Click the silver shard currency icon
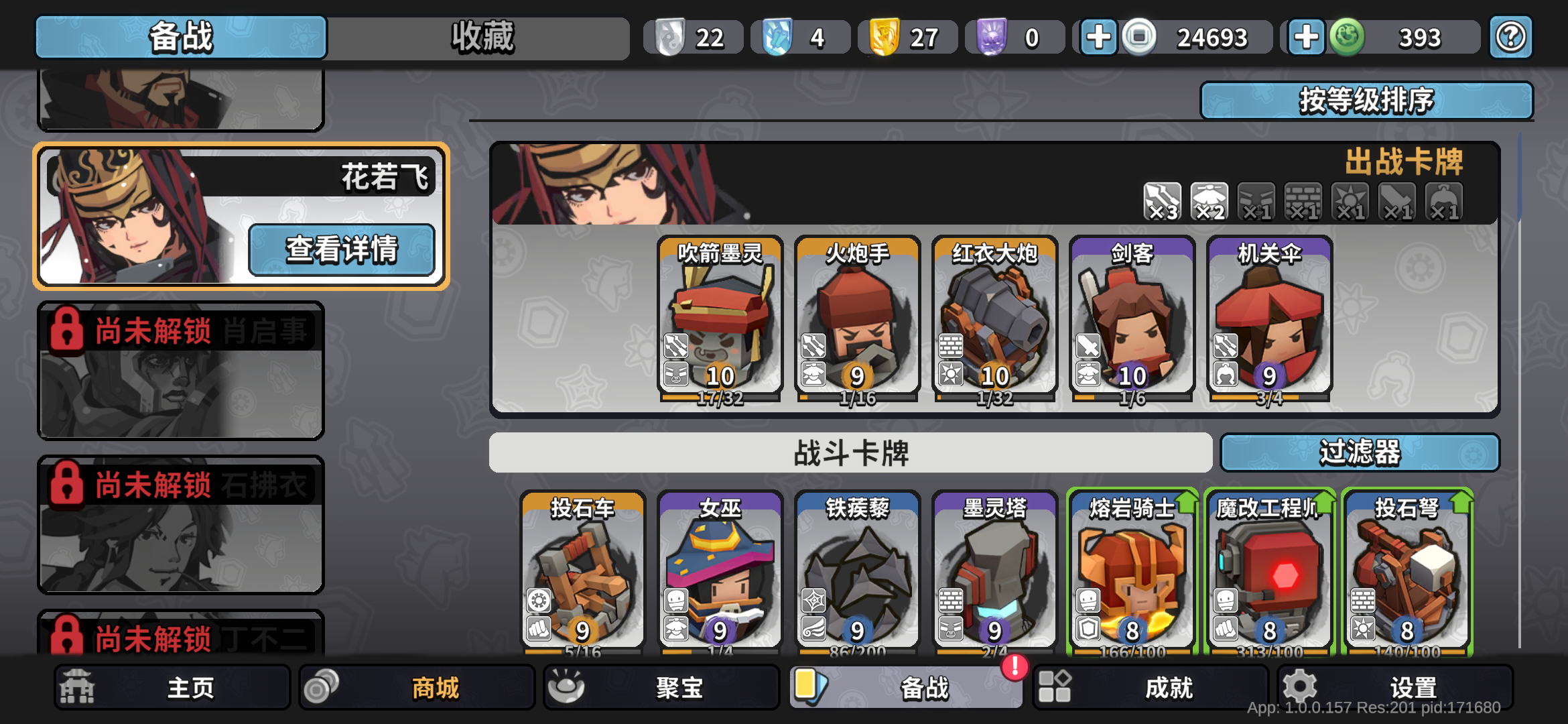This screenshot has width=1568, height=724. click(669, 37)
